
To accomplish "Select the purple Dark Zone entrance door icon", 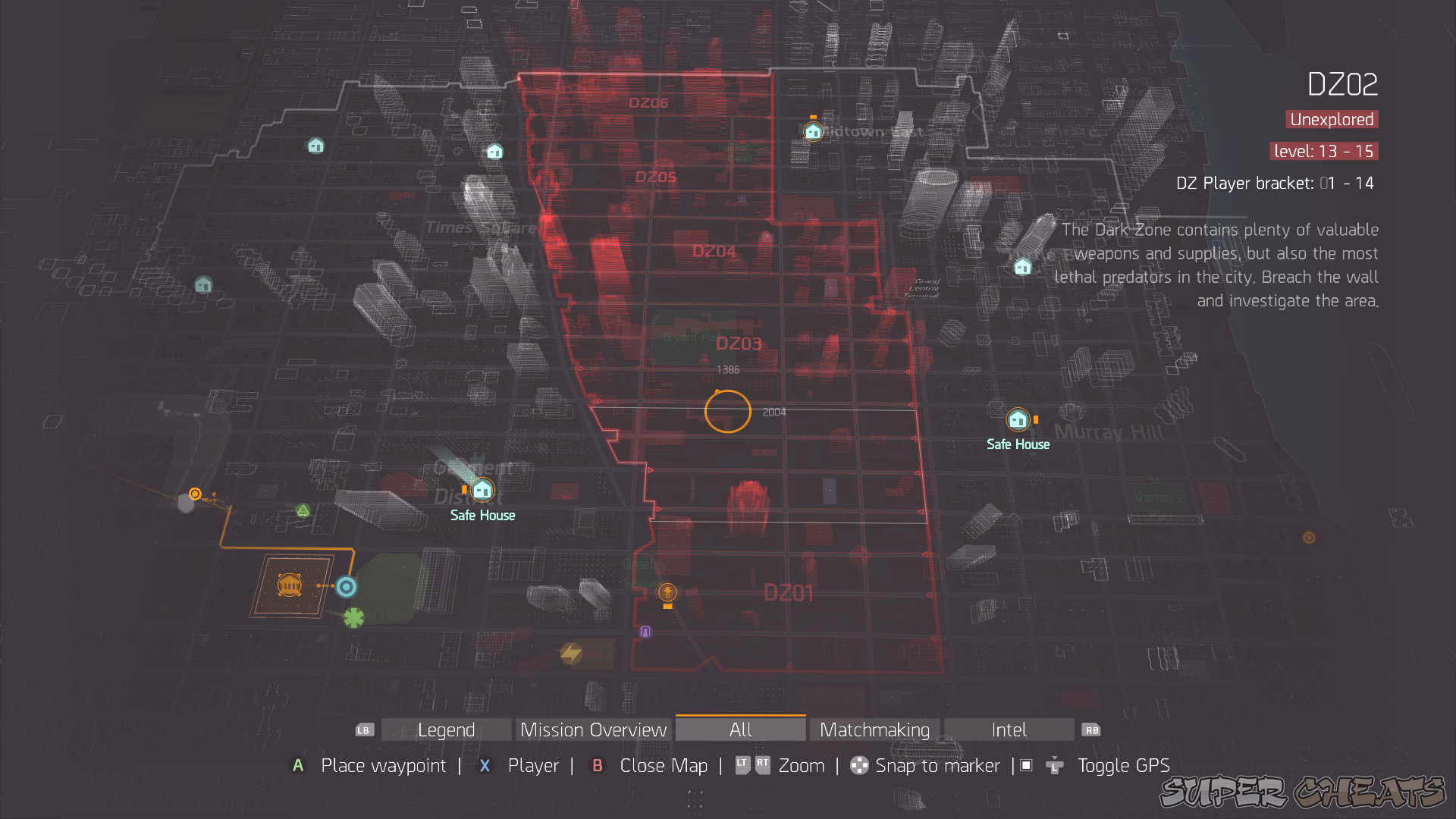I will (x=646, y=630).
